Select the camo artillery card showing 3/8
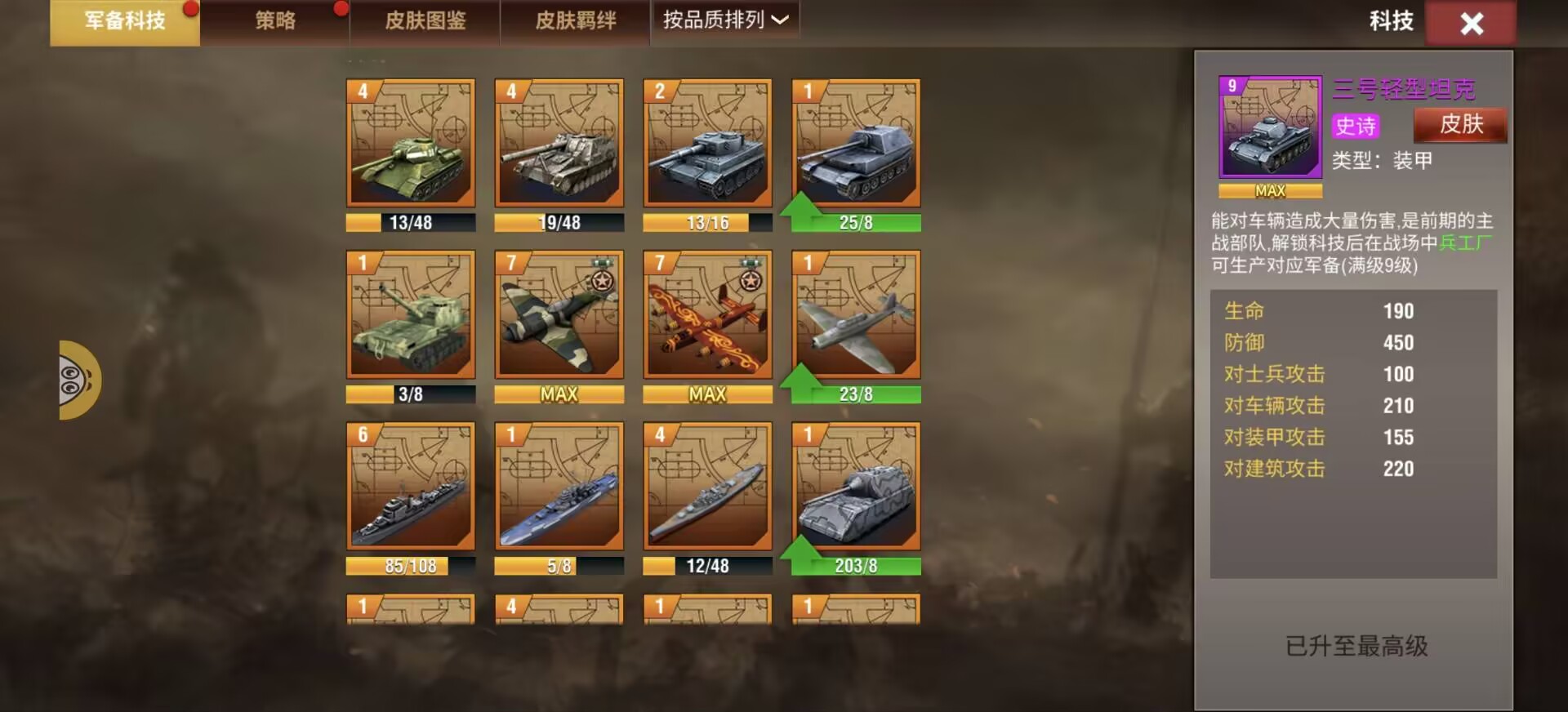This screenshot has width=1568, height=712. 411,314
